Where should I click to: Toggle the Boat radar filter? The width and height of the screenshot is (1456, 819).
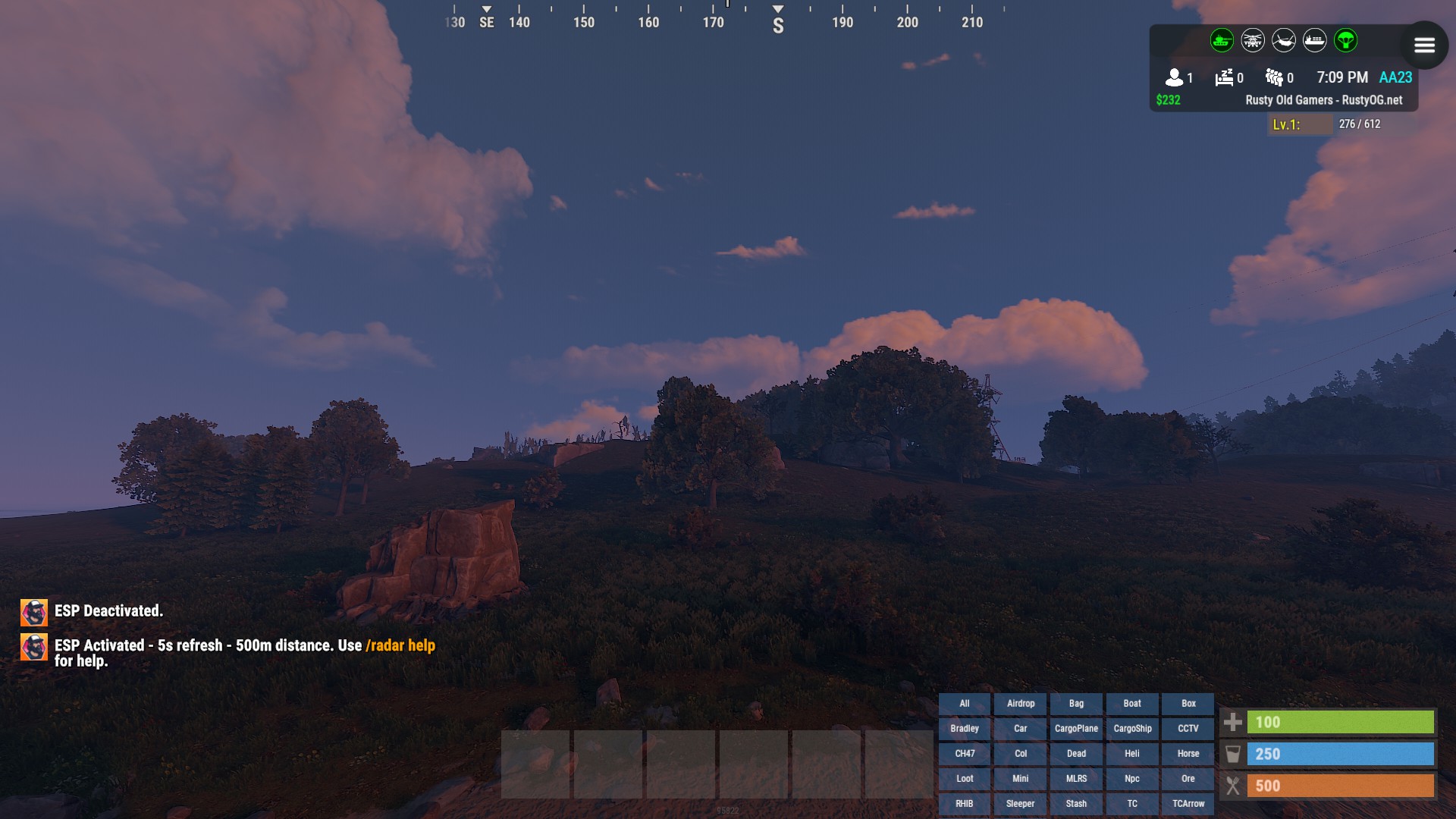click(x=1131, y=704)
